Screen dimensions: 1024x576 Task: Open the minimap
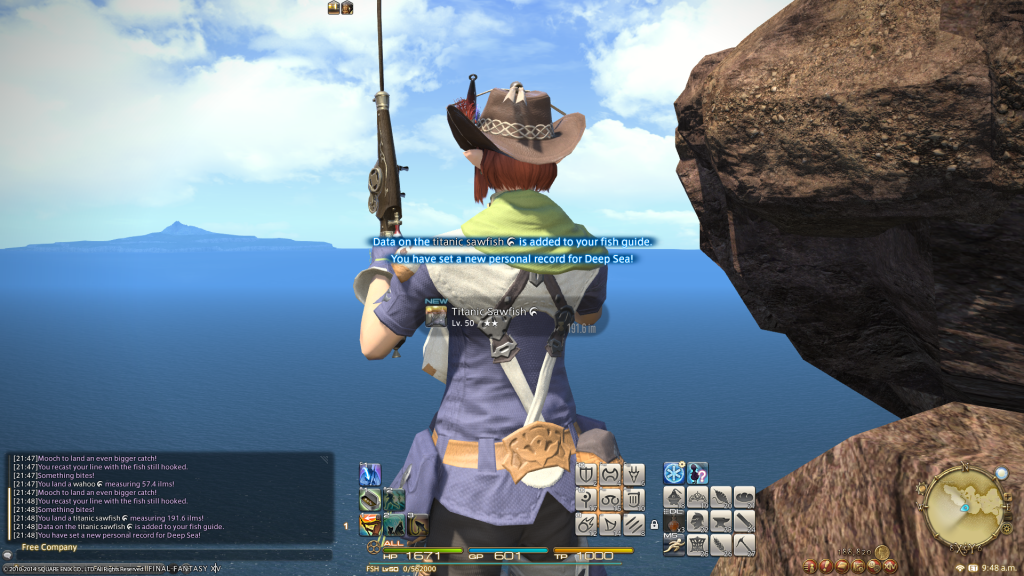pos(961,508)
